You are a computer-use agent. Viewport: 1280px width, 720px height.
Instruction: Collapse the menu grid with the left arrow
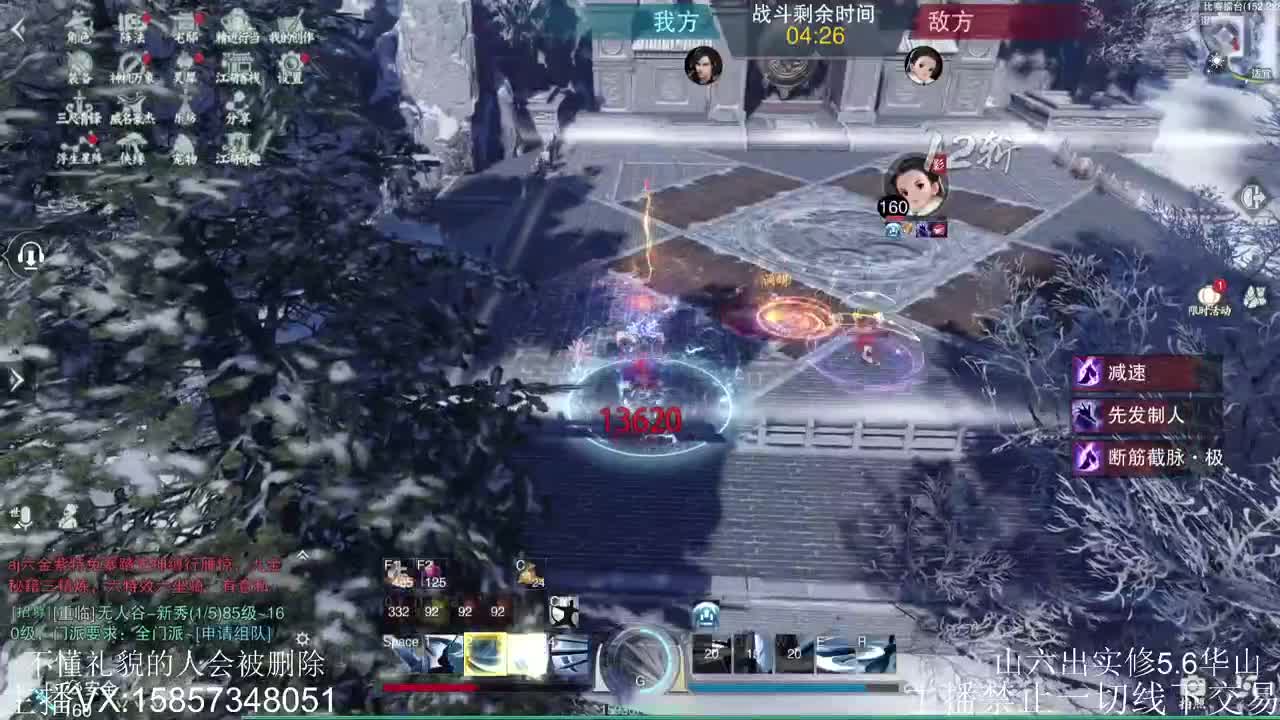pyautogui.click(x=19, y=29)
